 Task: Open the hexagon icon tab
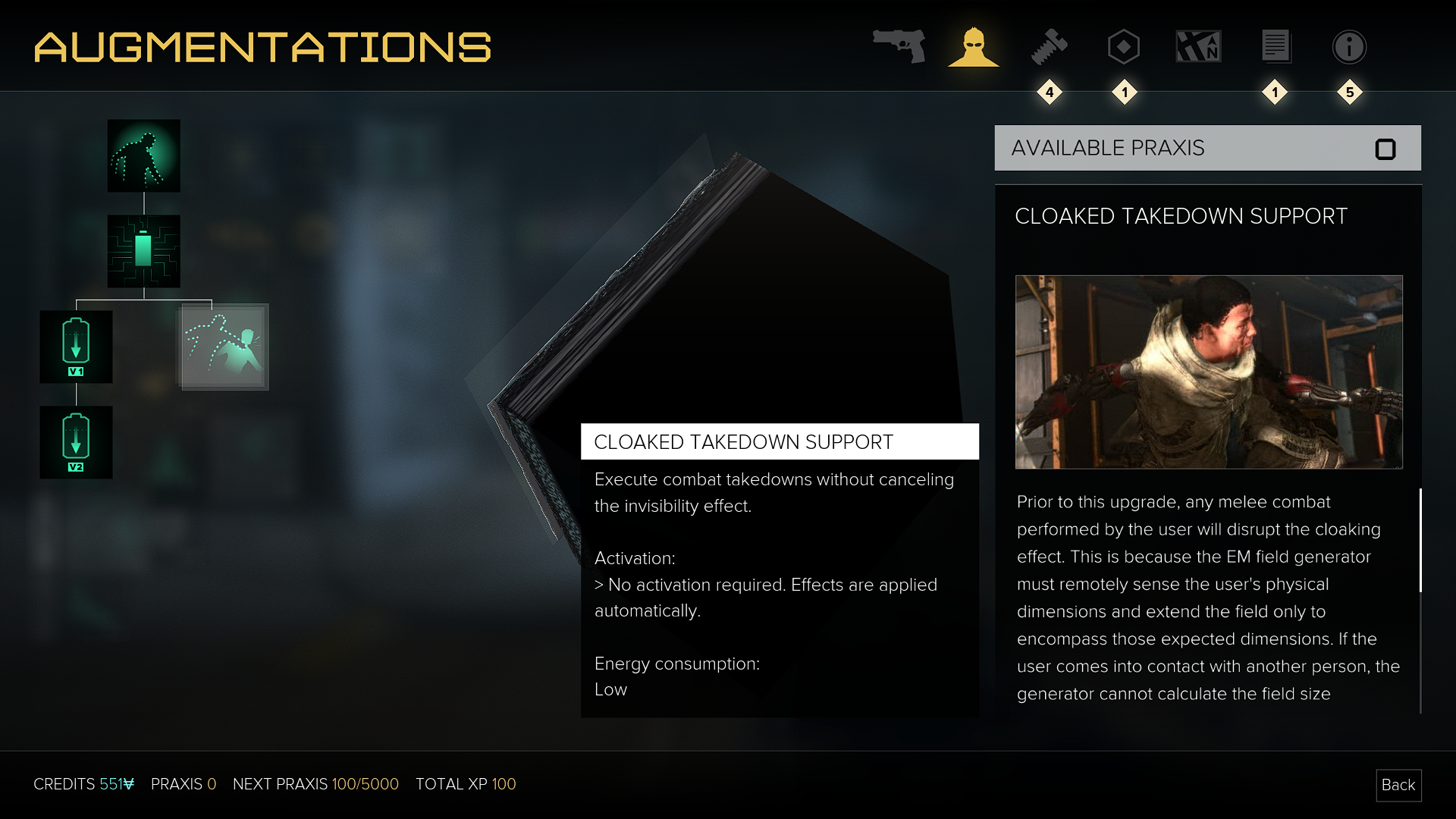1124,47
